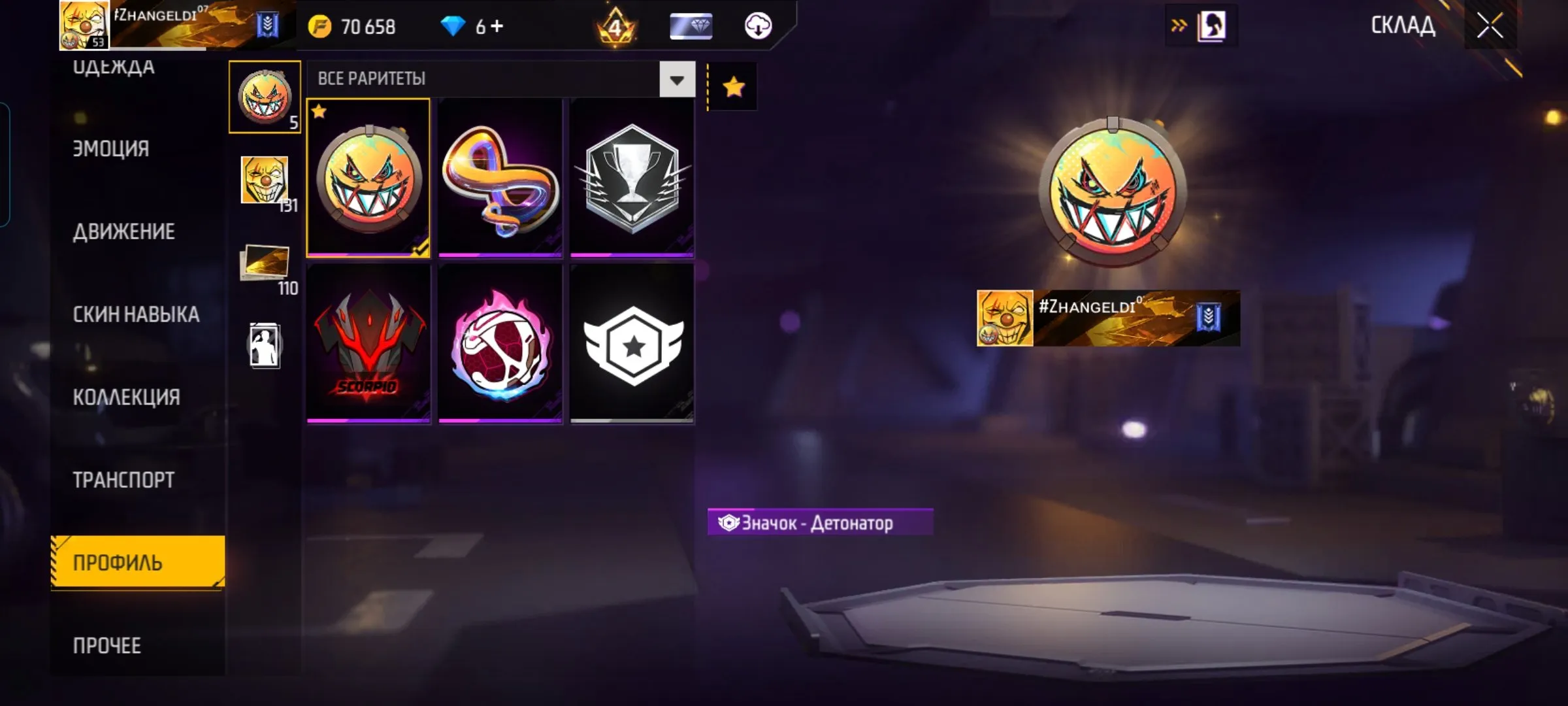Toggle the favorites star filter
The height and width of the screenshot is (706, 1568).
(733, 87)
